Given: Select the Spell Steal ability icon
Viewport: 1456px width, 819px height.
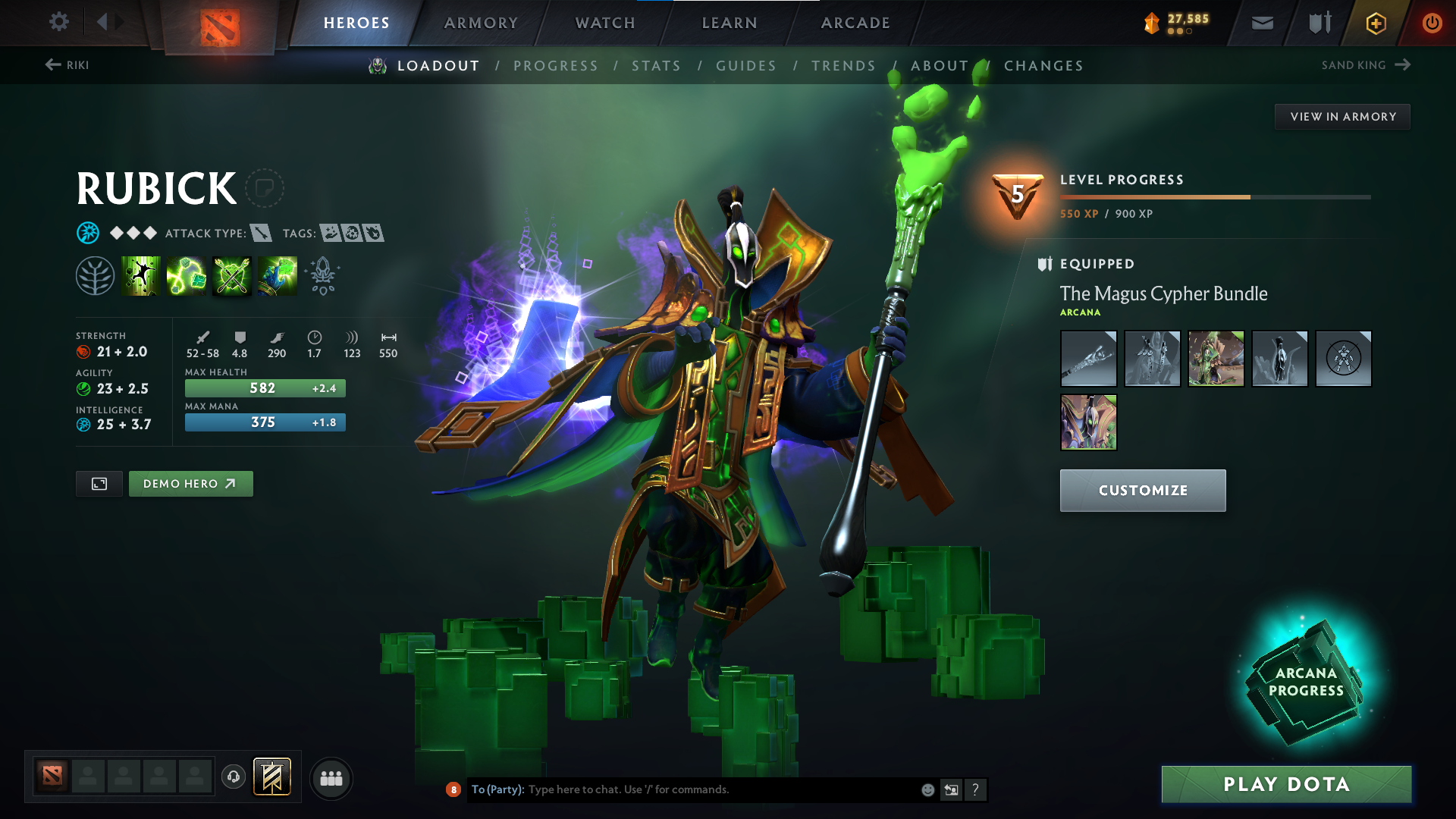Looking at the screenshot, I should coord(278,275).
